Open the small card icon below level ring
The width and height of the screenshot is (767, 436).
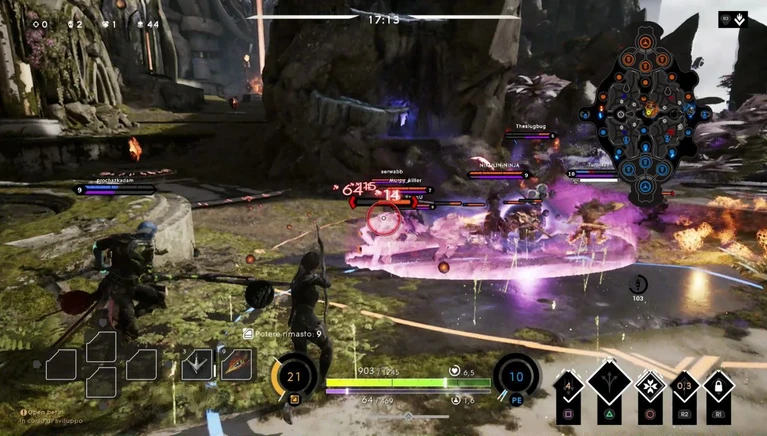click(294, 400)
